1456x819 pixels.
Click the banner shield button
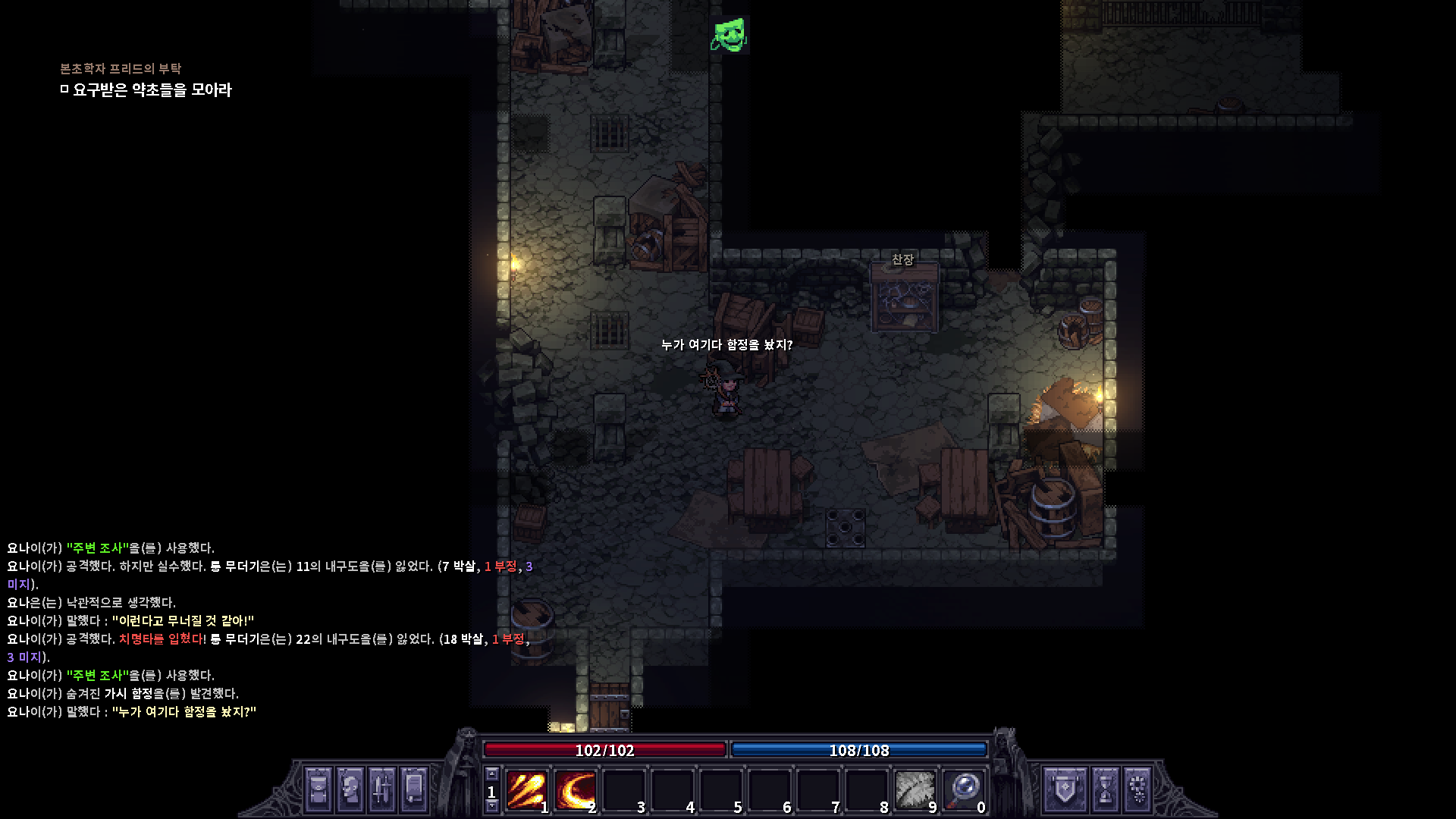pos(1065,789)
